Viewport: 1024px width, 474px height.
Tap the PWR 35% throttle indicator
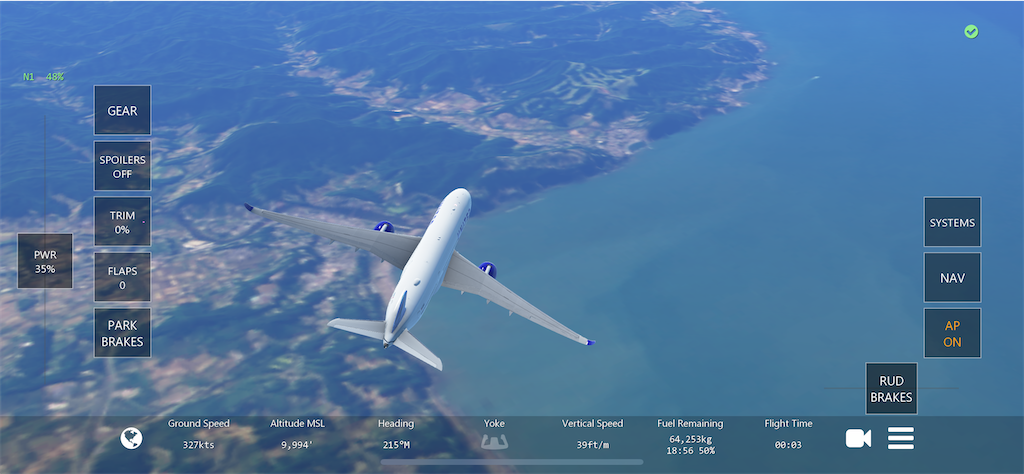(x=45, y=261)
